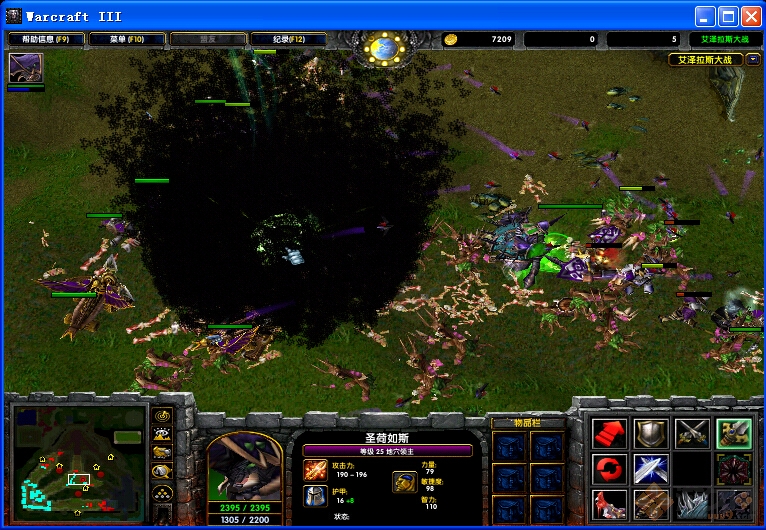Screen dimensions: 766x530
Task: Use the dark red flower ability
Action: click(x=734, y=468)
